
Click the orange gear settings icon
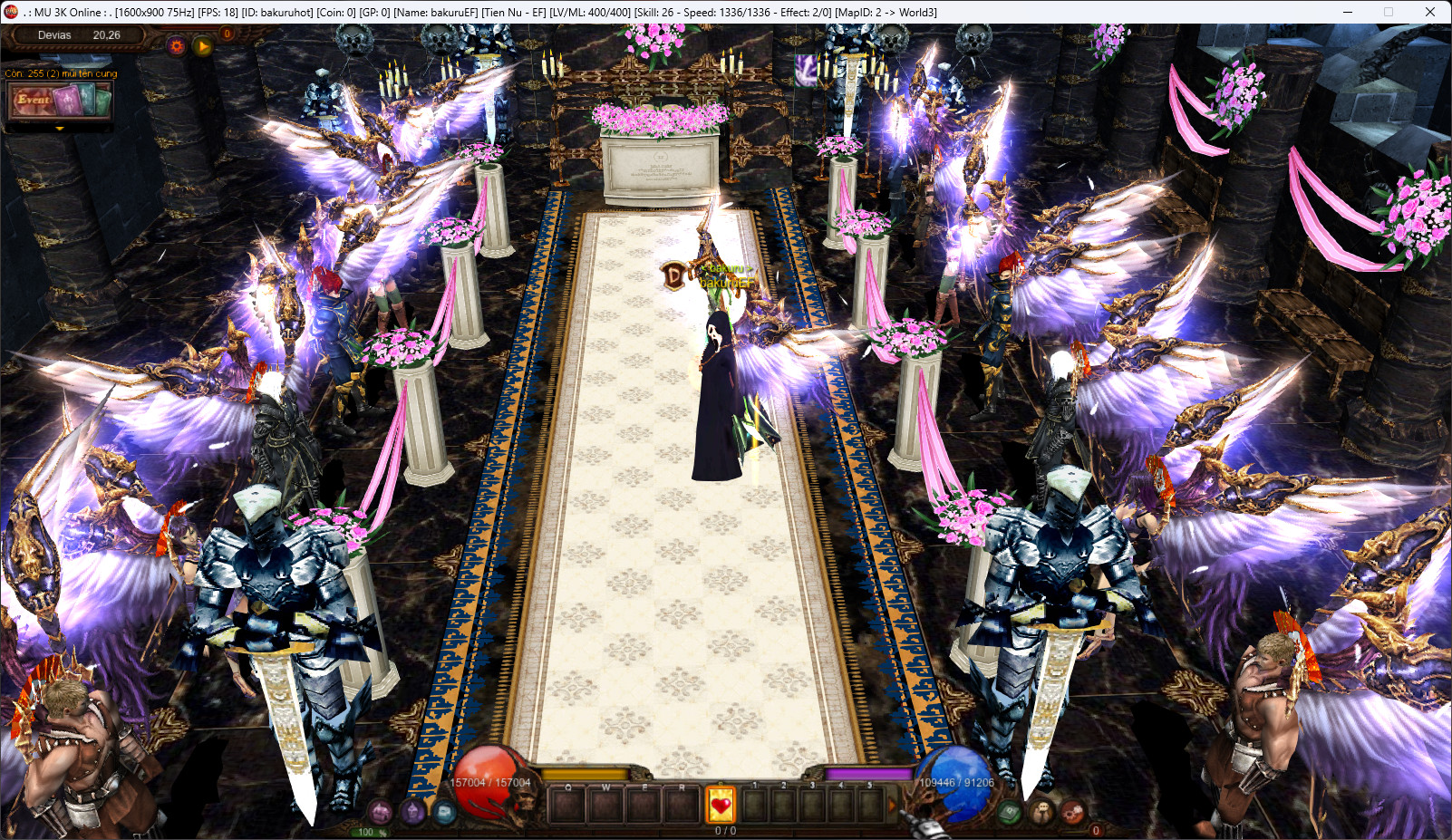point(176,45)
